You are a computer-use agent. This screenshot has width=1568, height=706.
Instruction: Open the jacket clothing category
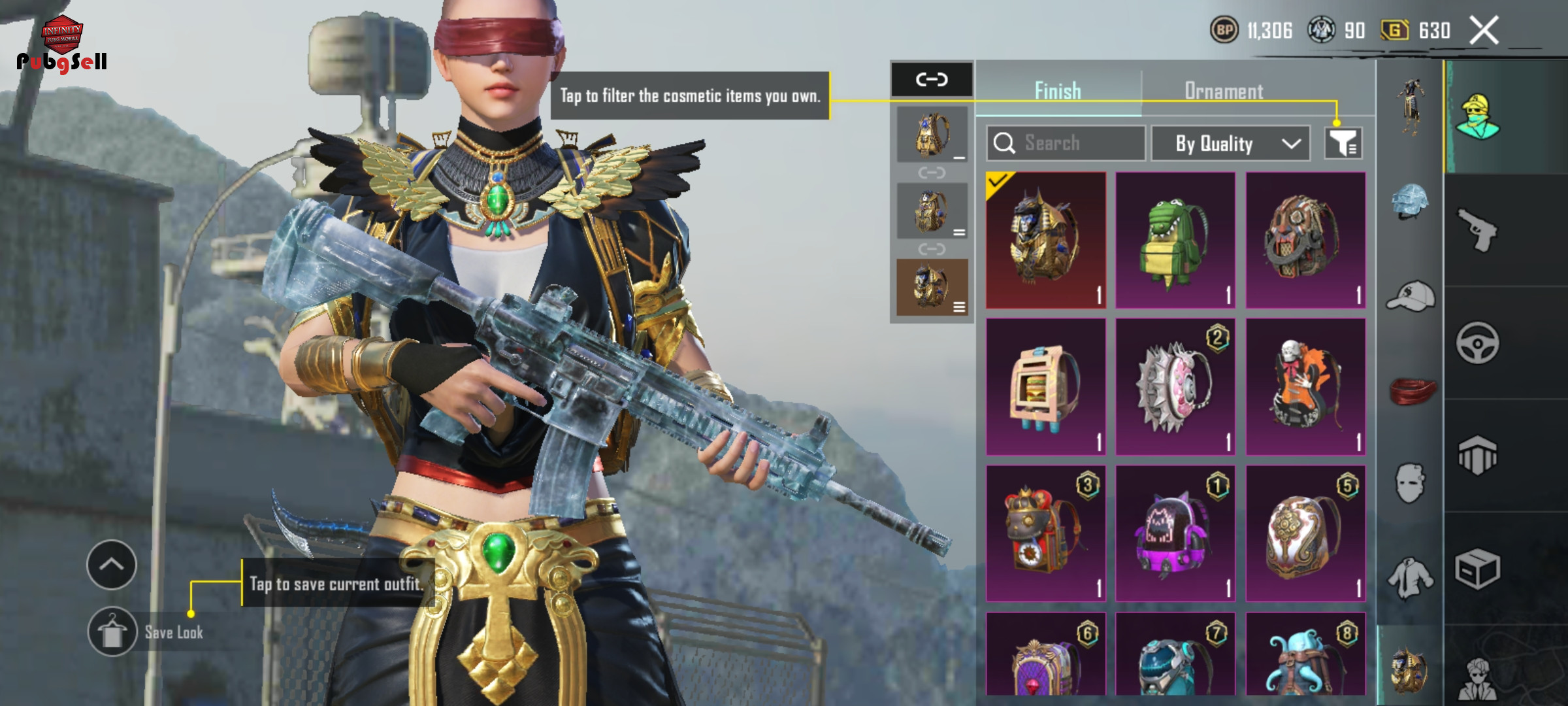point(1410,579)
